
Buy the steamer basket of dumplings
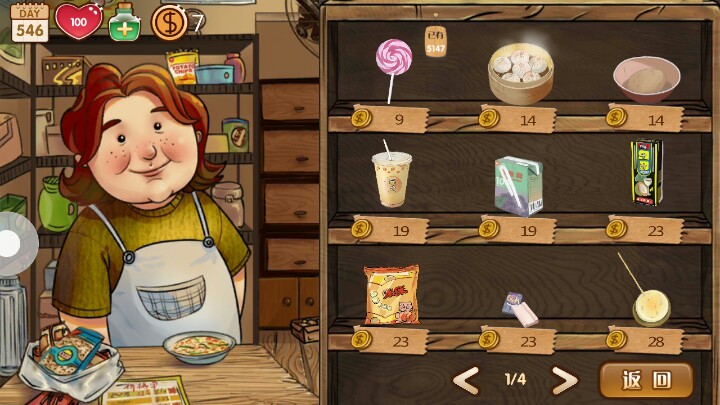[520, 73]
